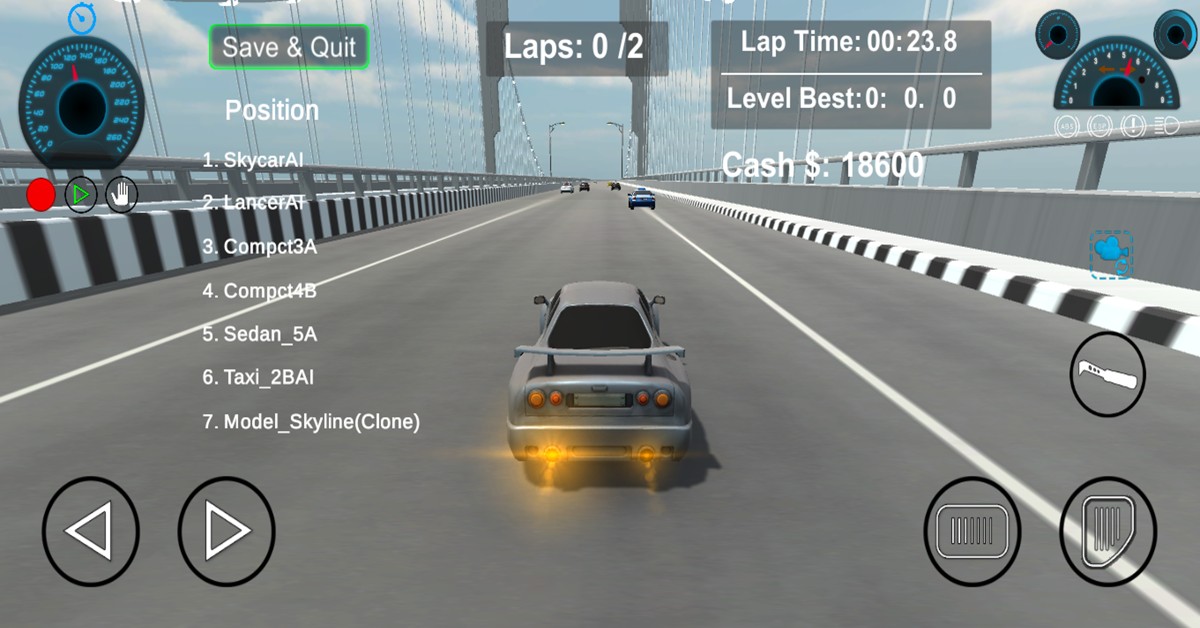The height and width of the screenshot is (628, 1200).
Task: Start recording with the red circle button
Action: coord(41,194)
